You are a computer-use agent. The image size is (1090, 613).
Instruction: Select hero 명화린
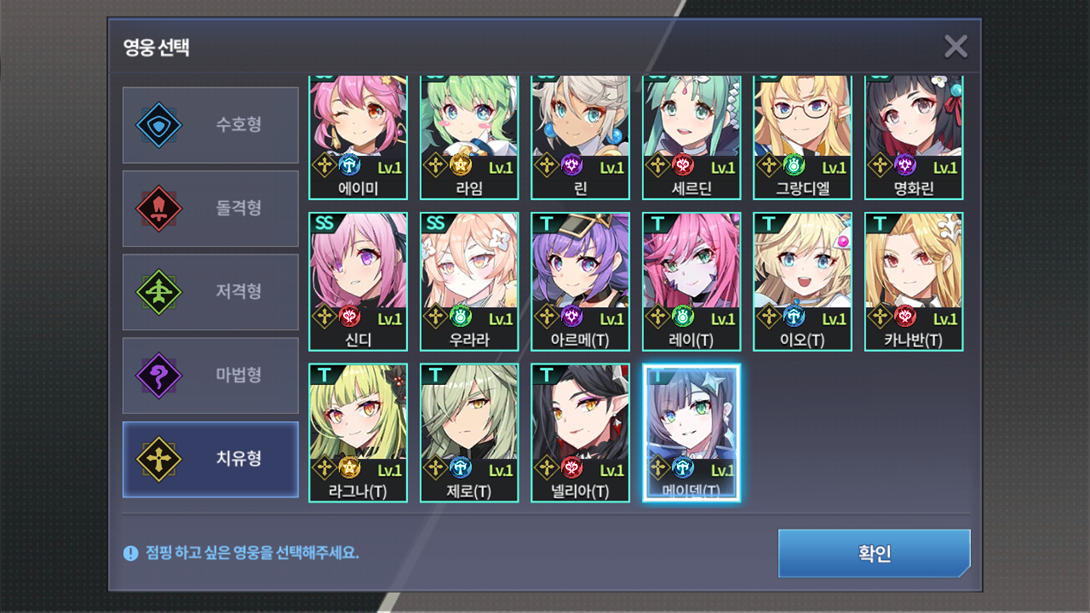point(913,135)
